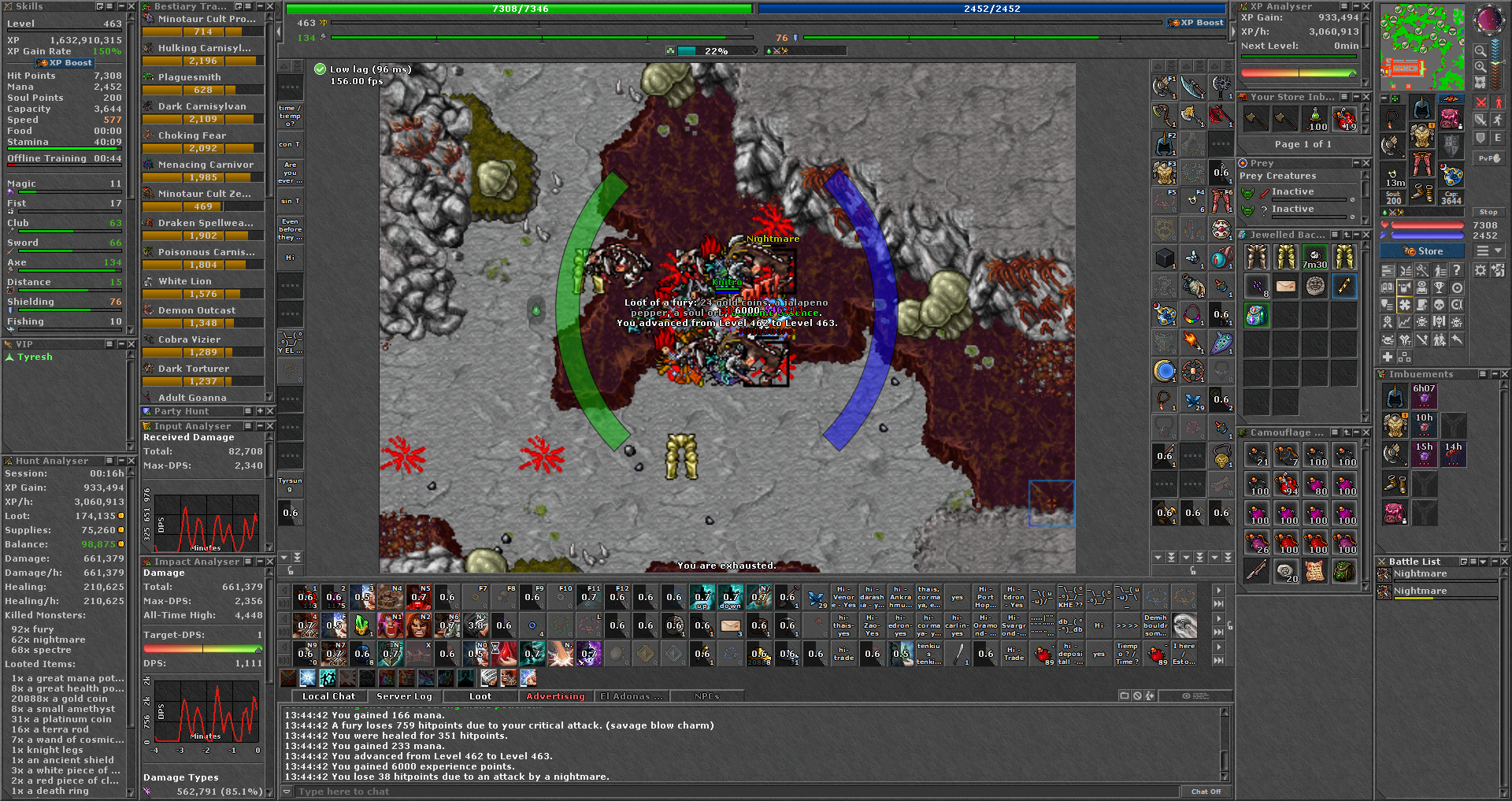Activate XP Boost in the Skills panel
1512x801 pixels.
coord(65,62)
